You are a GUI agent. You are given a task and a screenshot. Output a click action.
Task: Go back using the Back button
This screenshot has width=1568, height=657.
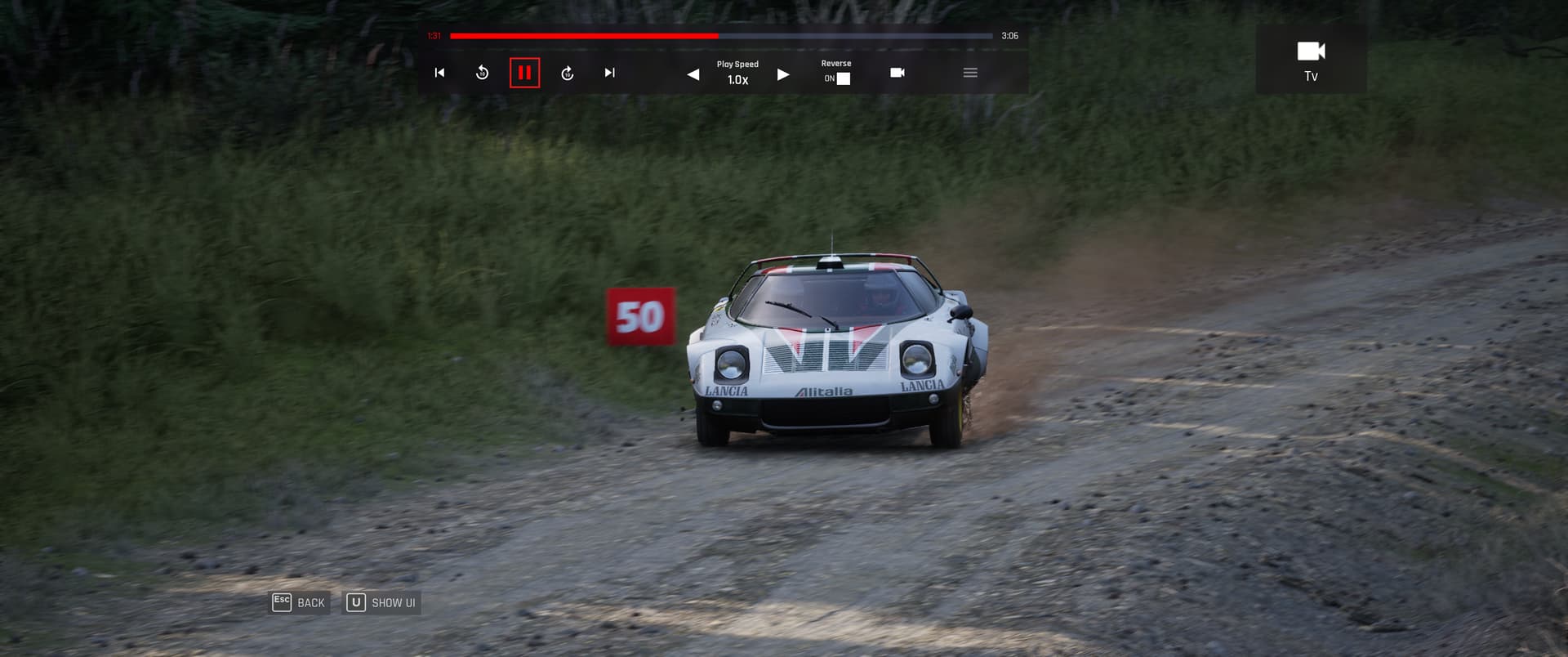point(300,602)
